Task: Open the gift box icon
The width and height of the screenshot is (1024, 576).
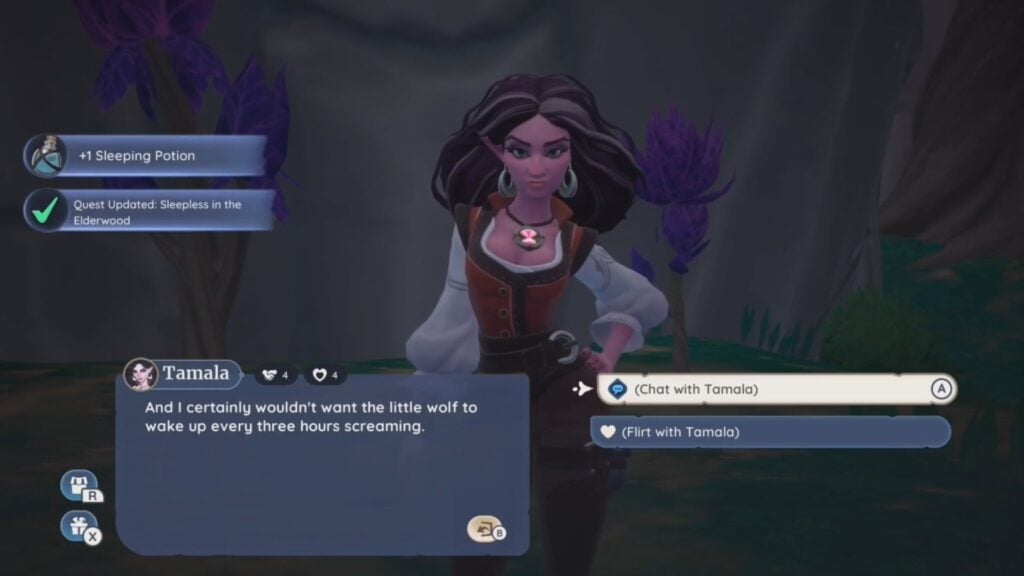Action: [x=78, y=525]
